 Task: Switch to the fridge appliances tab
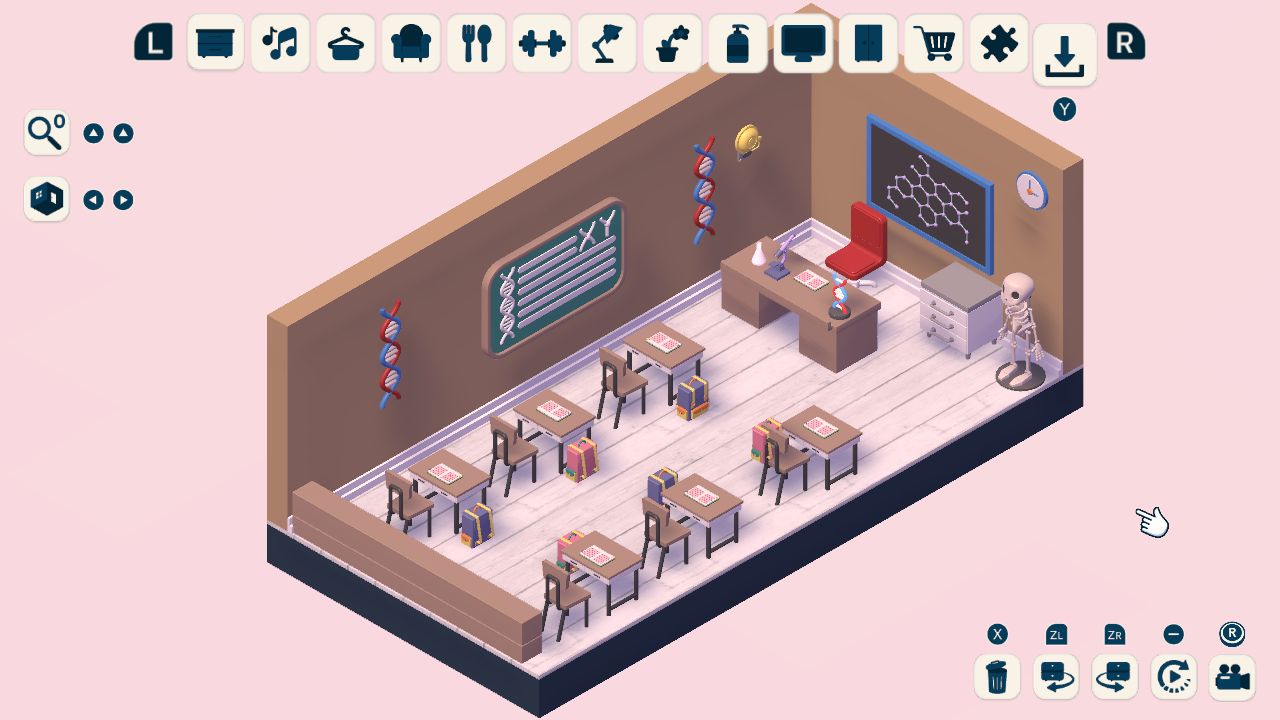868,43
